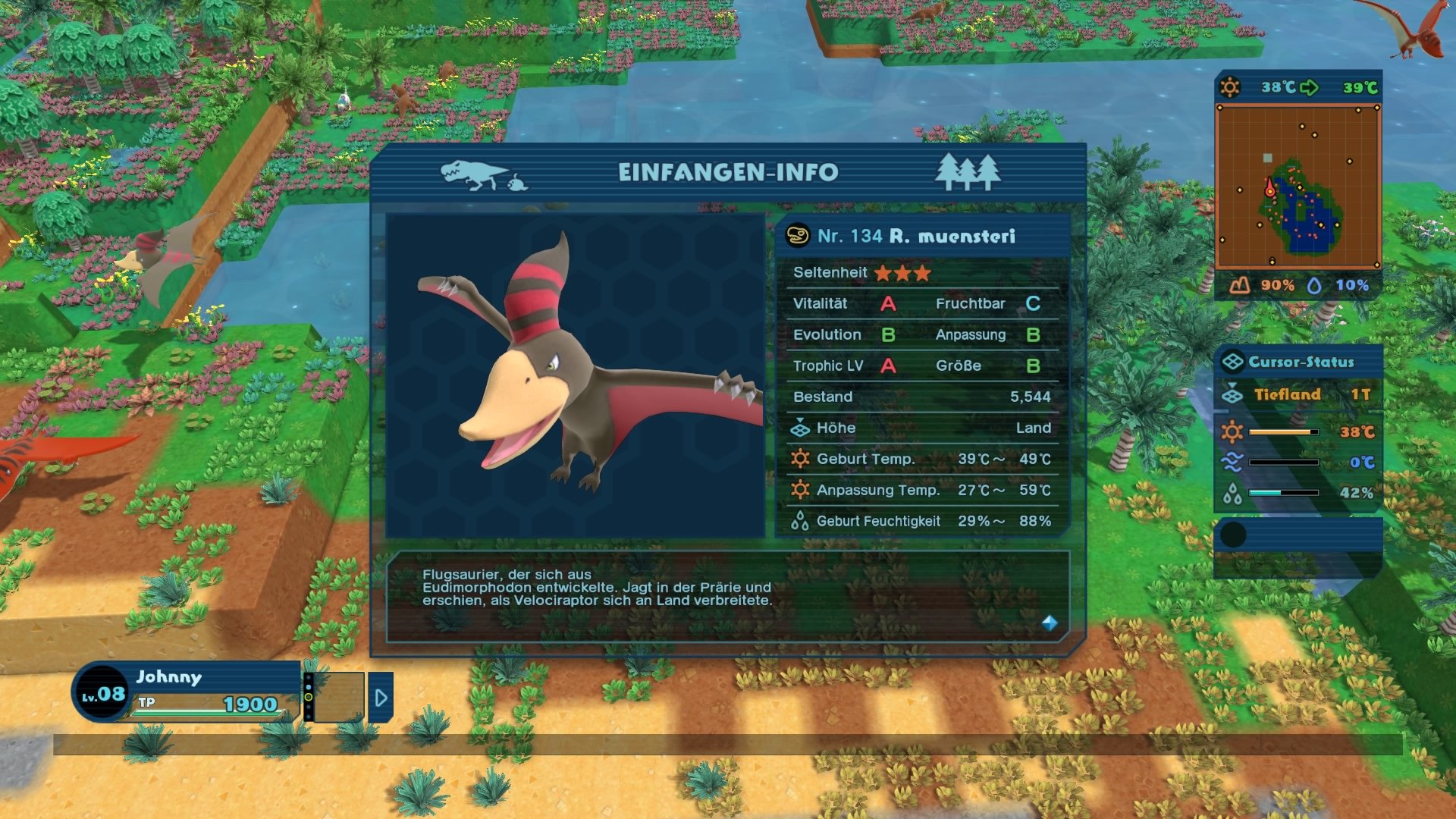This screenshot has height=819, width=1456.
Task: Click the Höhe altitude layers icon
Action: [799, 428]
